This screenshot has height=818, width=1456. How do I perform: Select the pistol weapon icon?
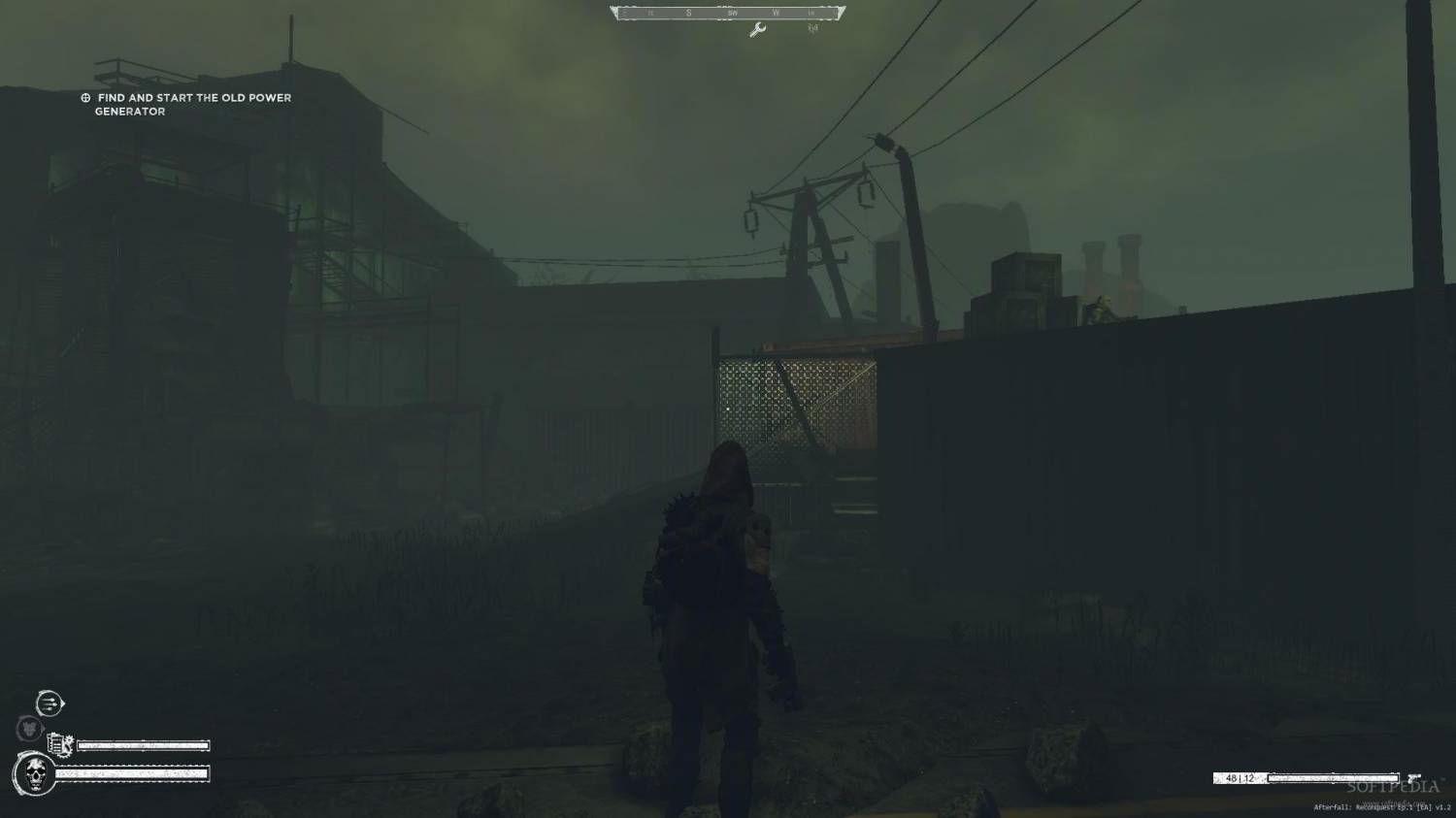(1413, 779)
